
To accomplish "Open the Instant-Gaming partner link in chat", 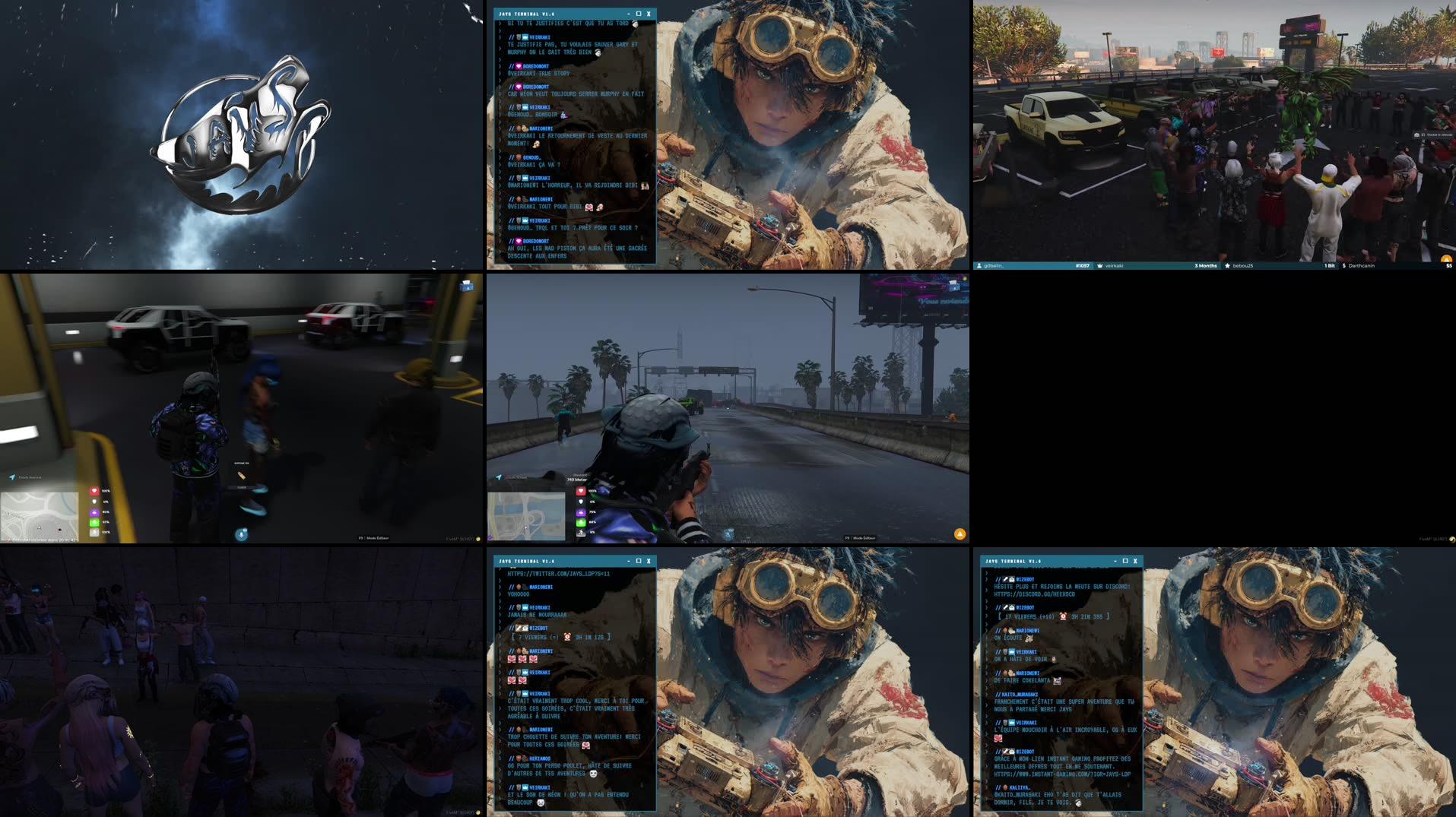I will tap(1063, 774).
